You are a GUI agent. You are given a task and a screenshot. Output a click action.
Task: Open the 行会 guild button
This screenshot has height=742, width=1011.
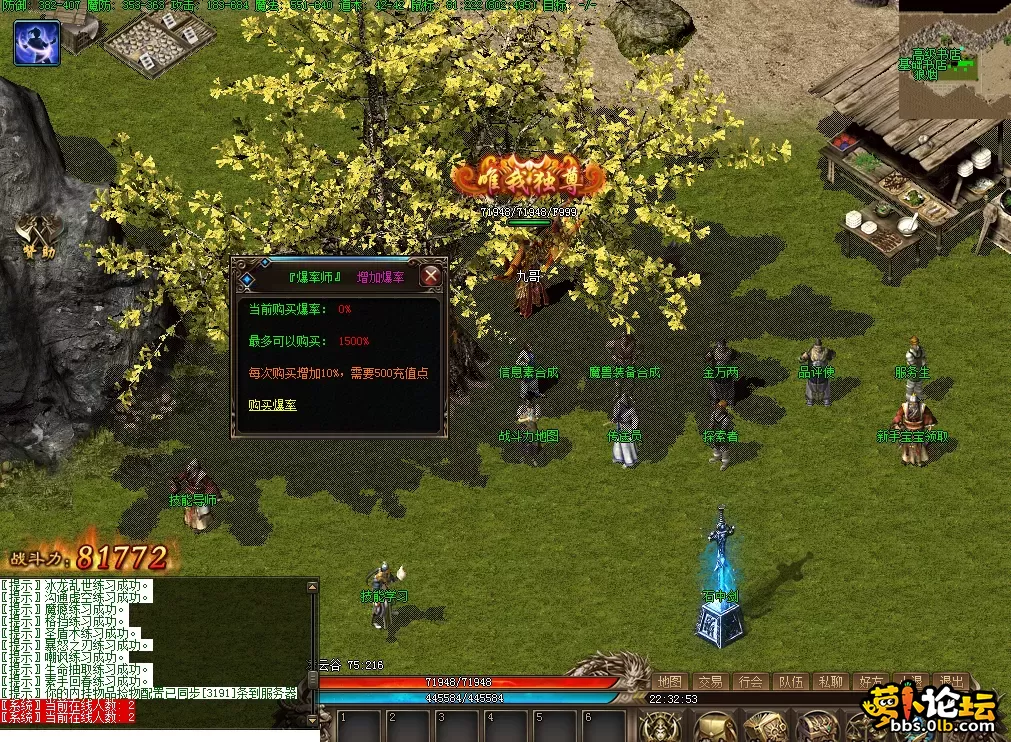click(x=750, y=682)
